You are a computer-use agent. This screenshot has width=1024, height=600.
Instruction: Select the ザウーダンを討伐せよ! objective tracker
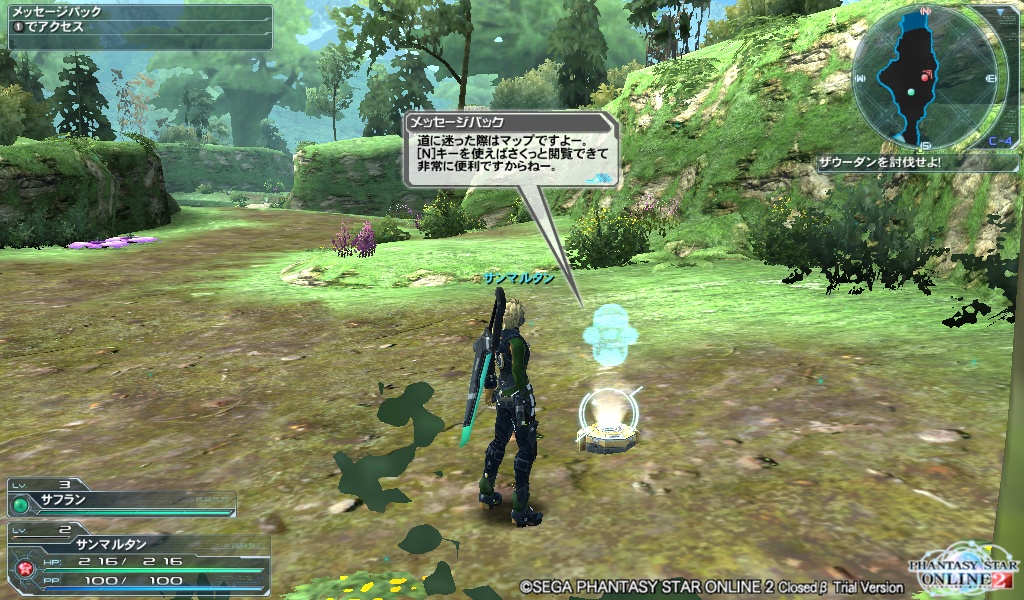pyautogui.click(x=903, y=162)
